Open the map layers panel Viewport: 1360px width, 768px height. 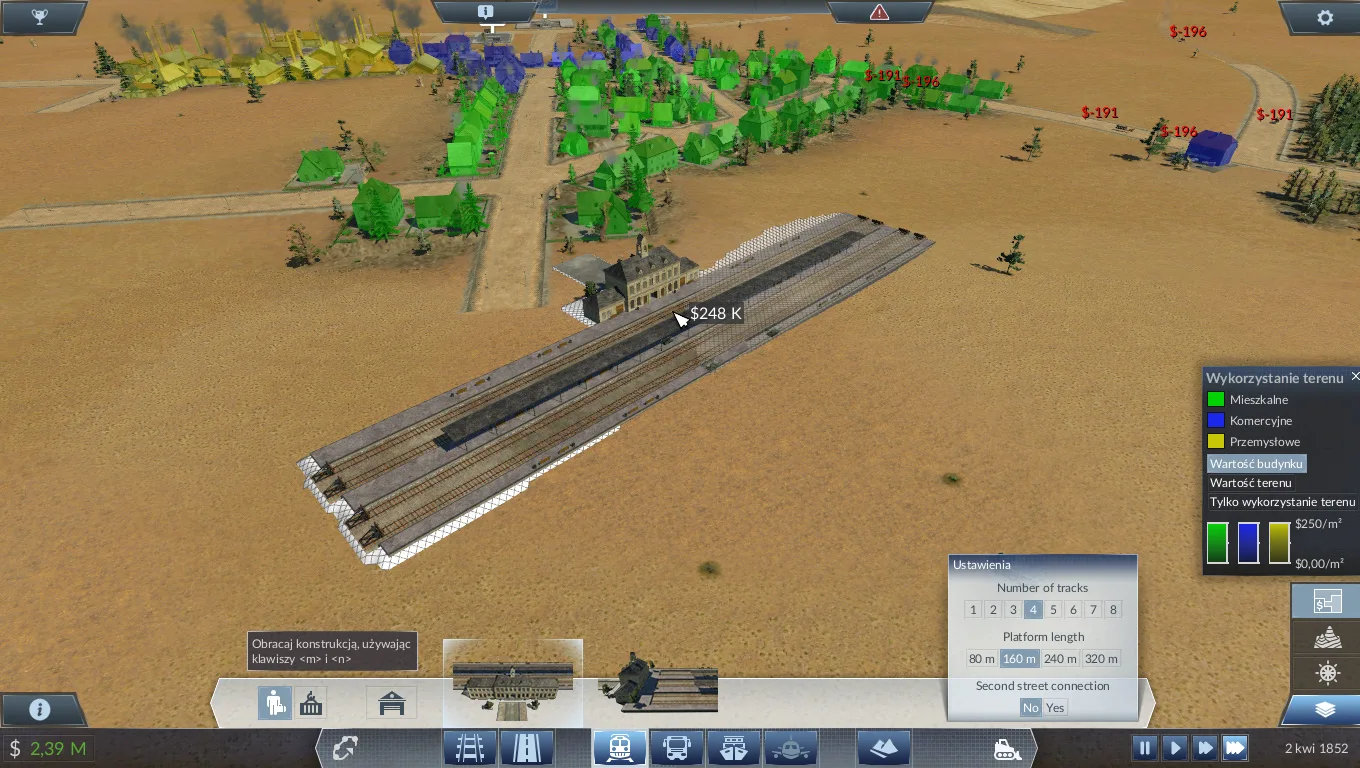click(x=1325, y=707)
